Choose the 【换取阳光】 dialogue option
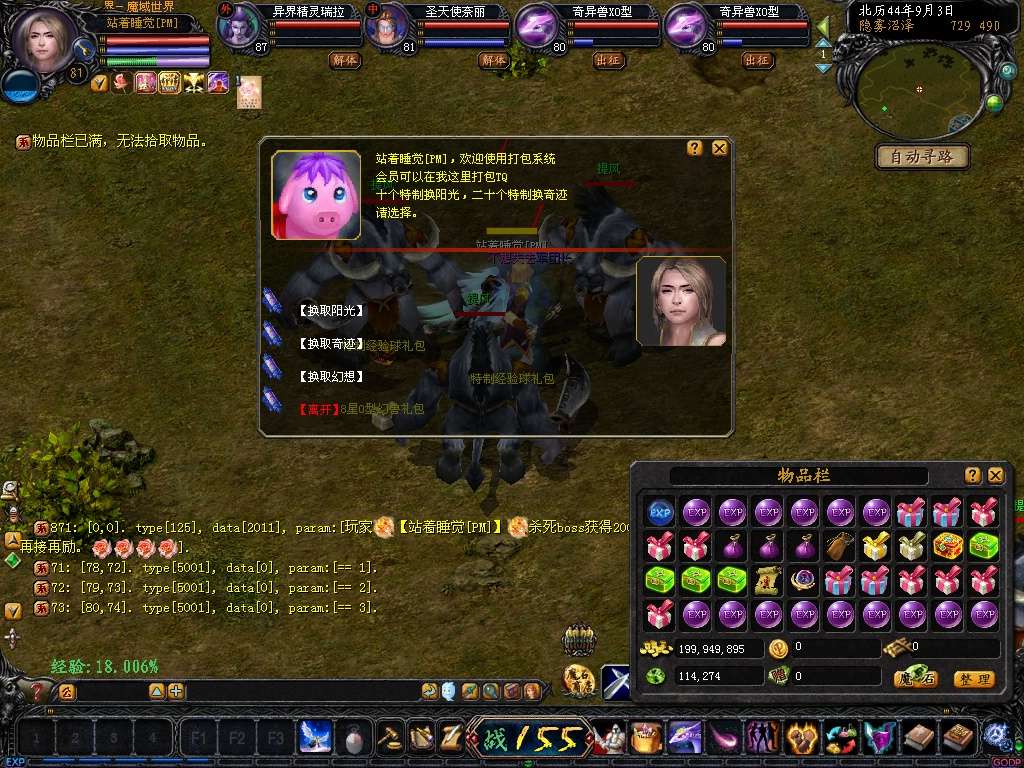 point(330,311)
